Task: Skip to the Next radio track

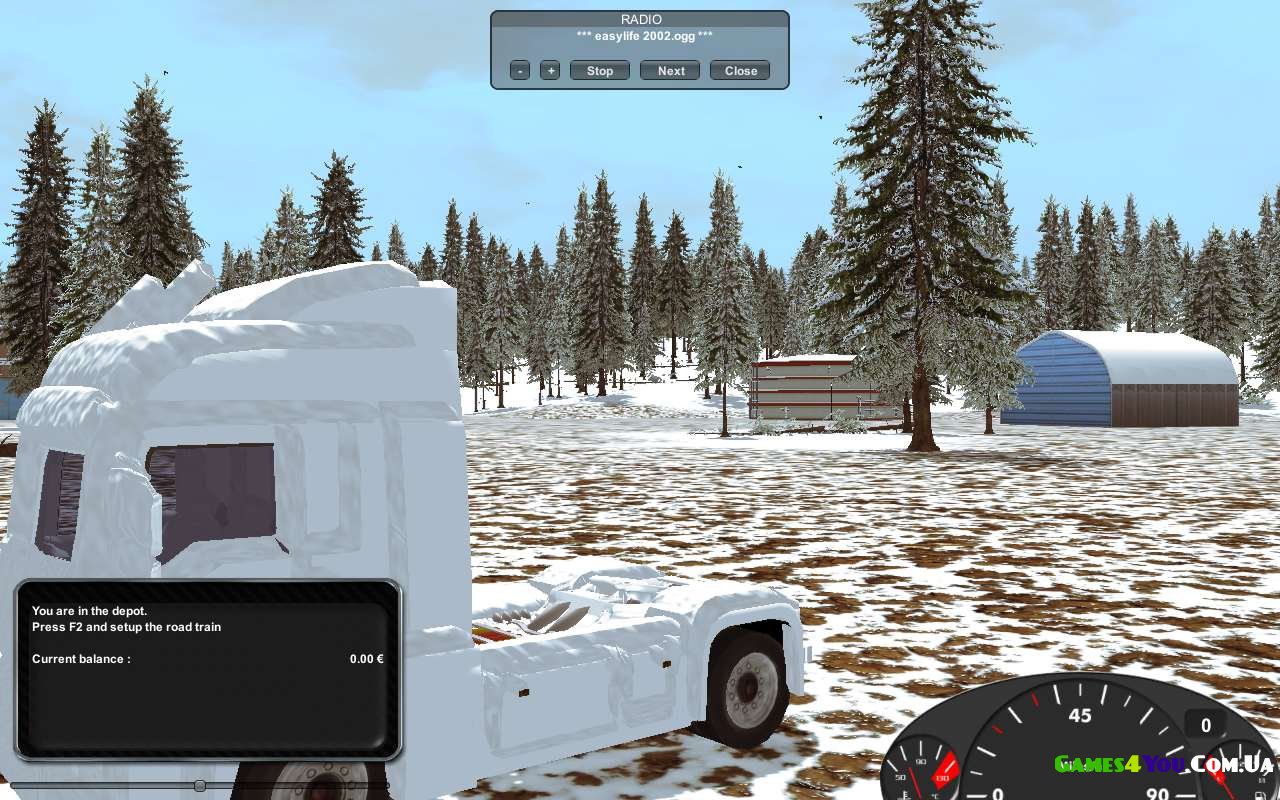Action: (671, 70)
